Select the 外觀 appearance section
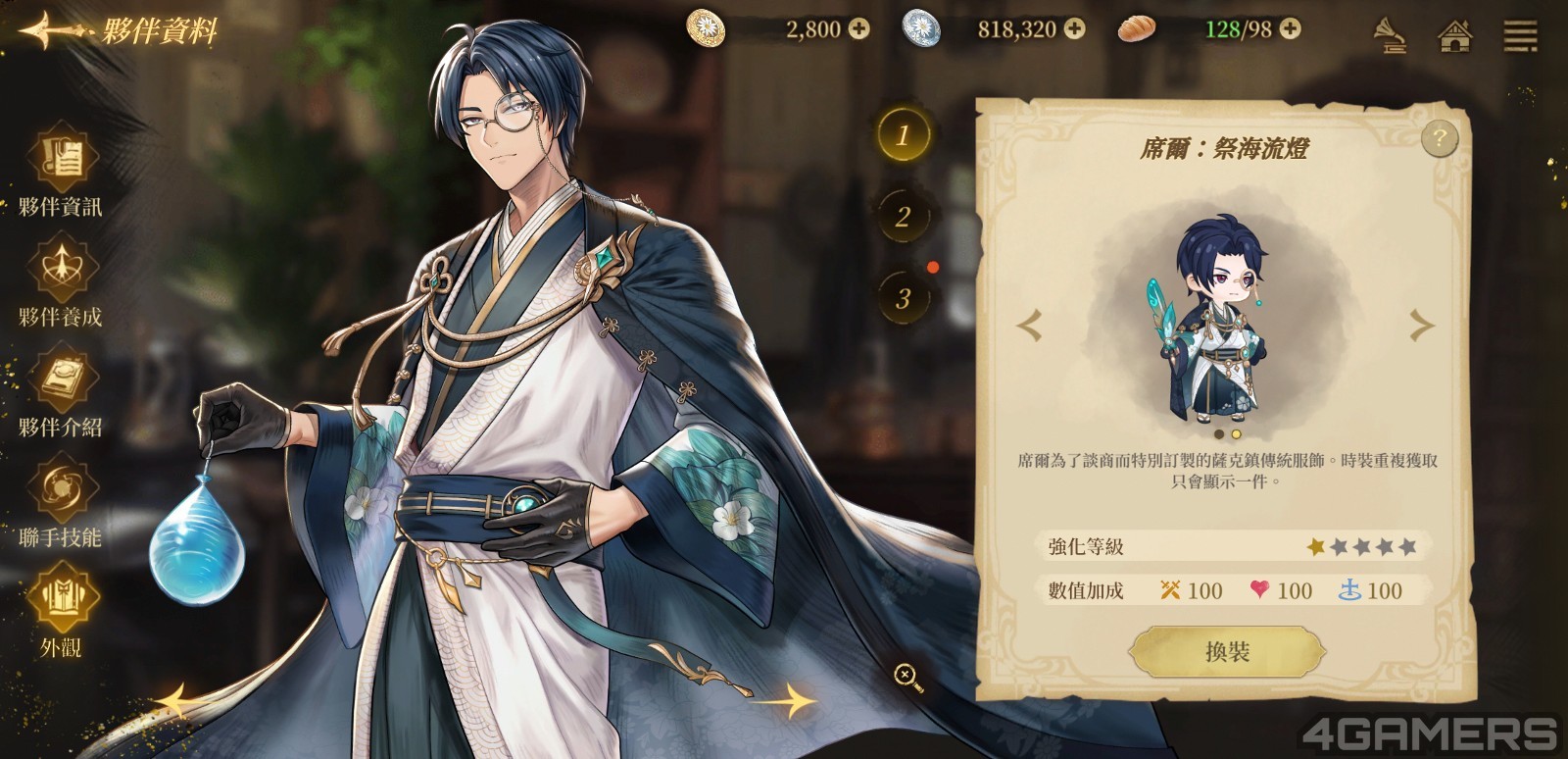This screenshot has width=1568, height=759. tap(61, 610)
